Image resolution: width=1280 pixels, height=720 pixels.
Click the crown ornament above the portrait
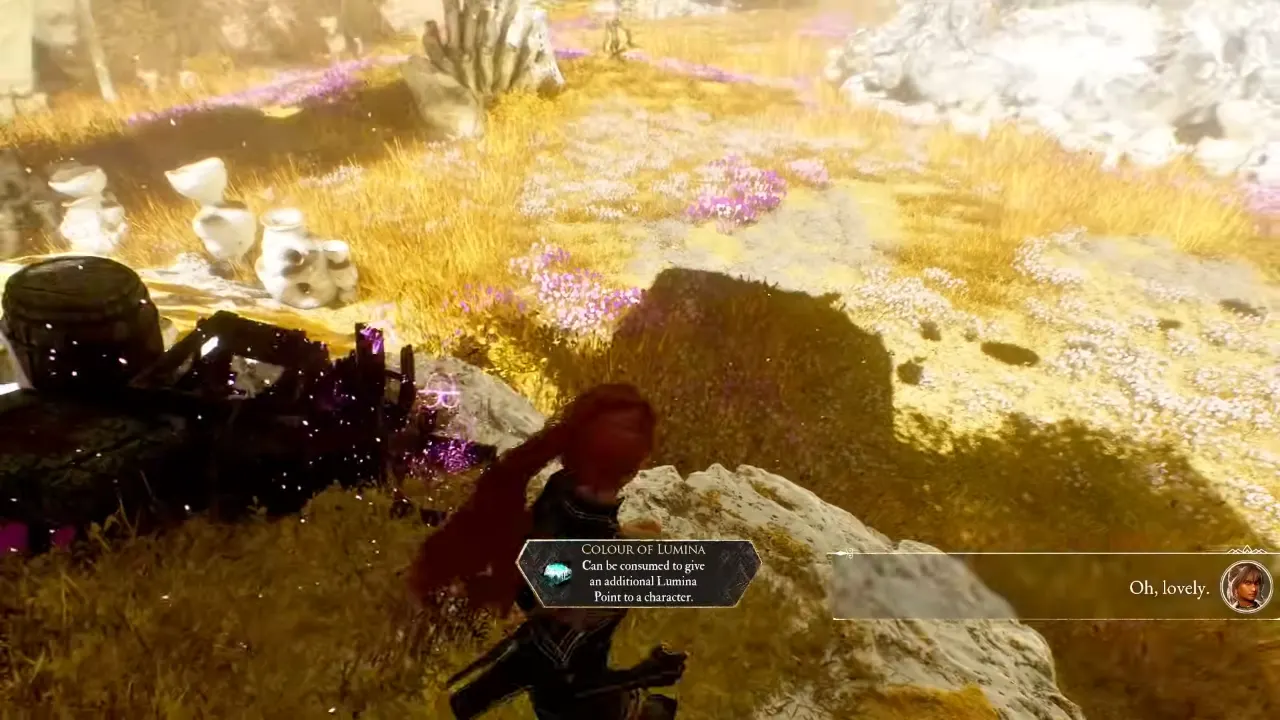(1247, 552)
